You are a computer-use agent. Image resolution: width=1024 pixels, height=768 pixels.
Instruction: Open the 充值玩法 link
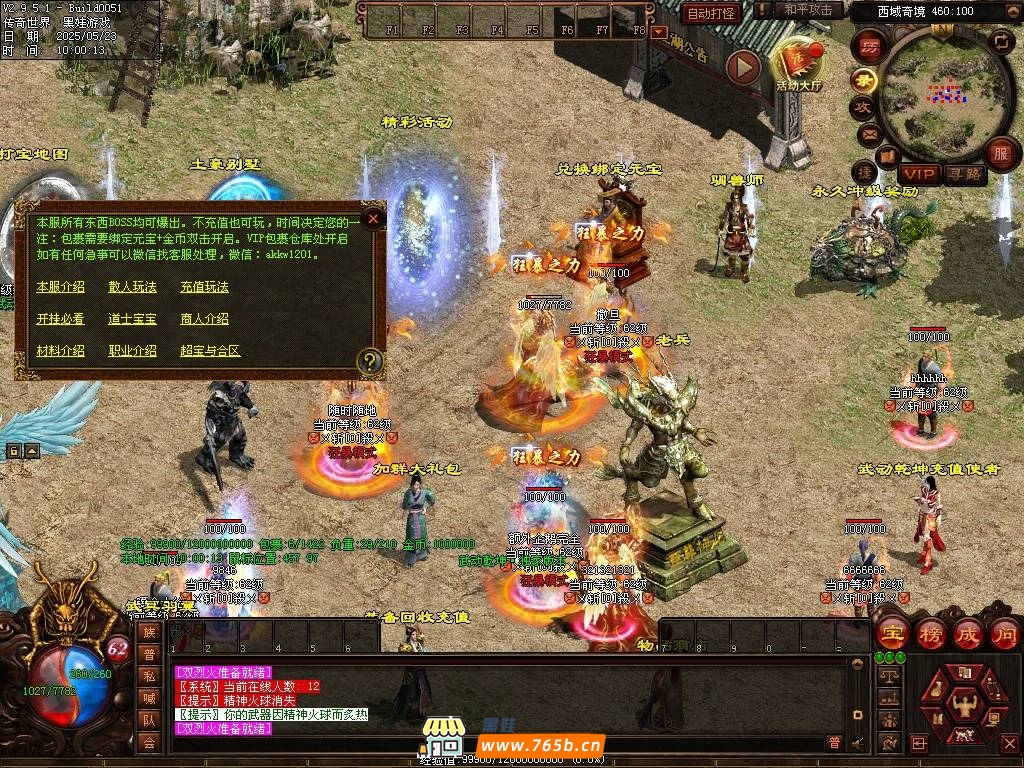pos(204,287)
